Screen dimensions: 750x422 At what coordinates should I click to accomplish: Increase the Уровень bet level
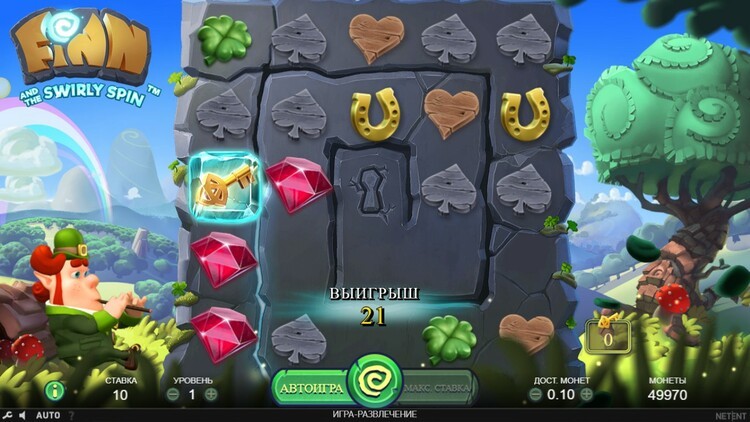211,394
